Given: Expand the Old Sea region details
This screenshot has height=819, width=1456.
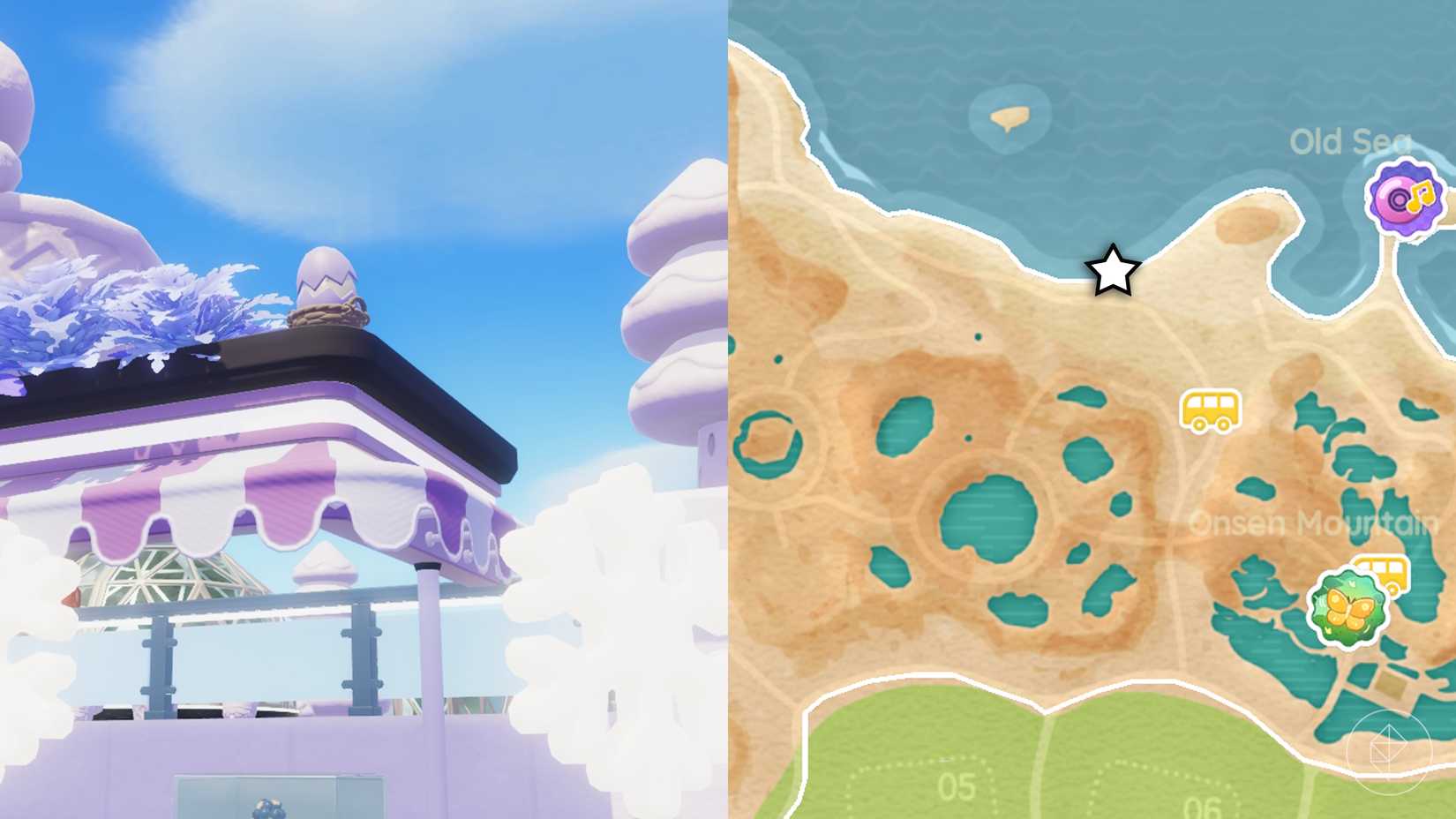Looking at the screenshot, I should click(1350, 141).
